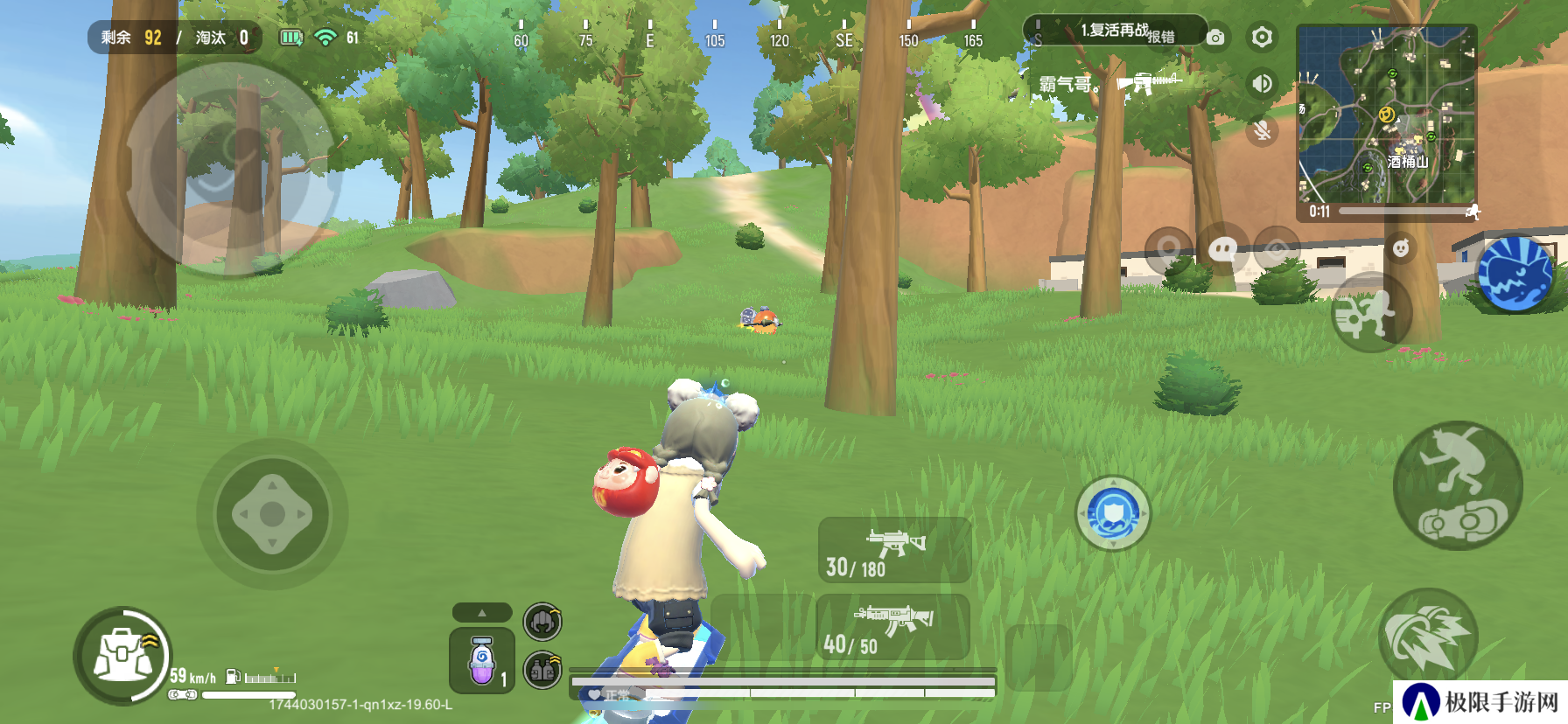Place a map pin marker
The height and width of the screenshot is (724, 1568).
coord(1168,251)
